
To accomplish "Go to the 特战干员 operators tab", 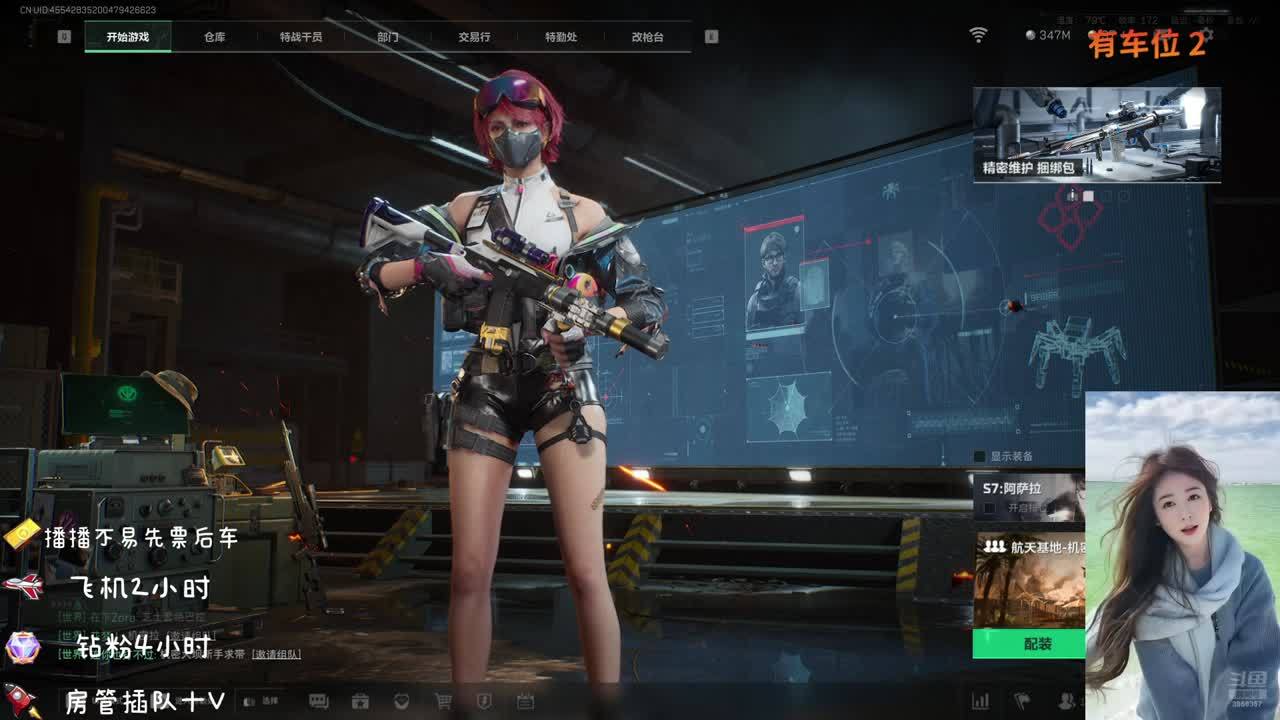I will 301,37.
